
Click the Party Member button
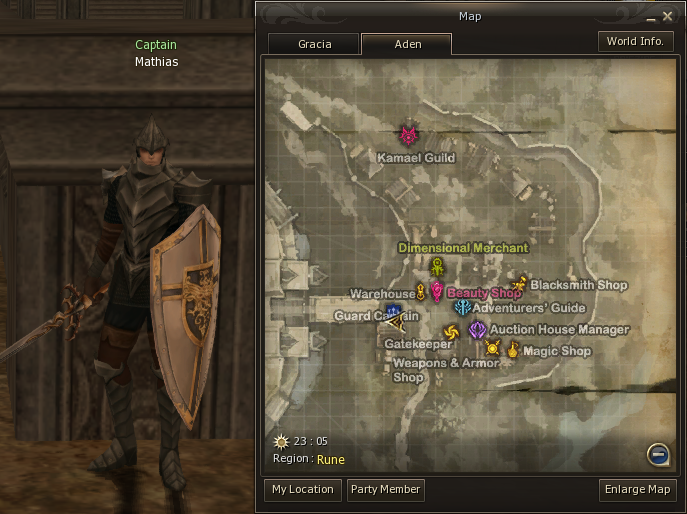click(386, 489)
